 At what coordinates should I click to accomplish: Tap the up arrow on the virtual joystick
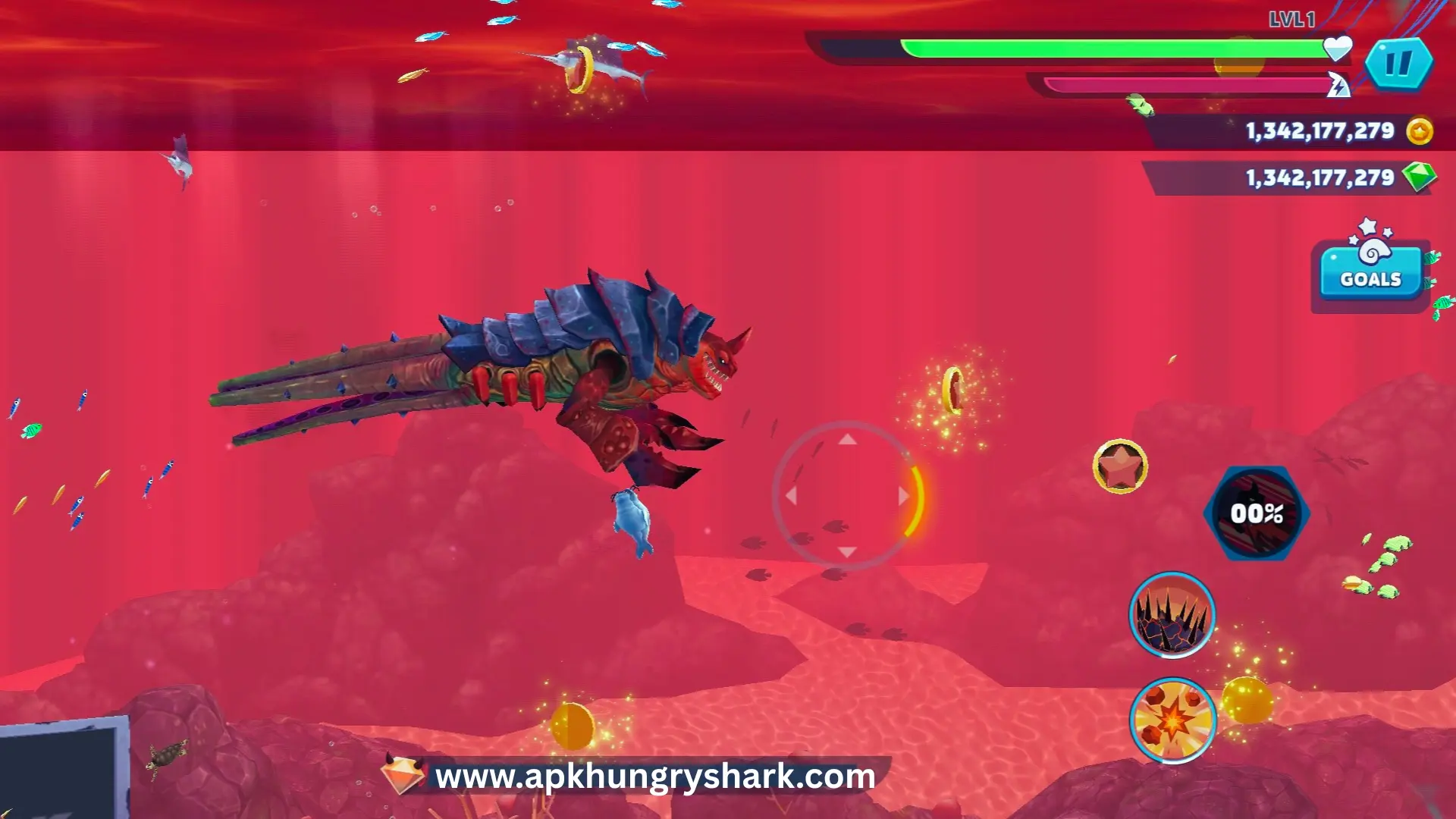(x=847, y=441)
